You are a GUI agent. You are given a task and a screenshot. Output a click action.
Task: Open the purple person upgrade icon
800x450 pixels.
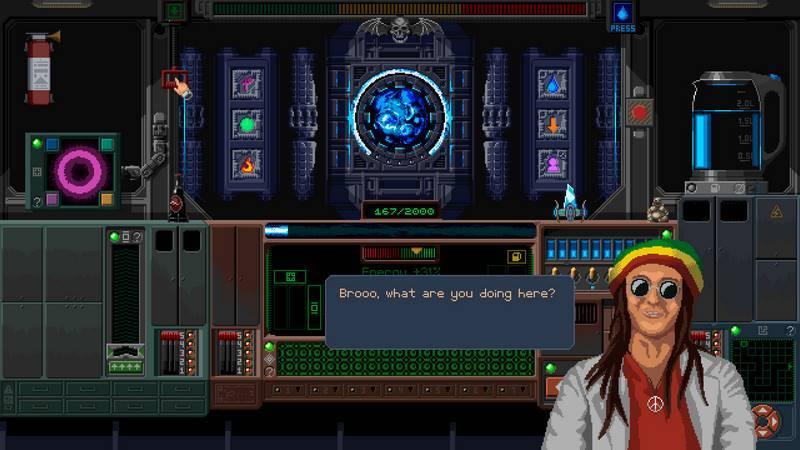click(552, 162)
